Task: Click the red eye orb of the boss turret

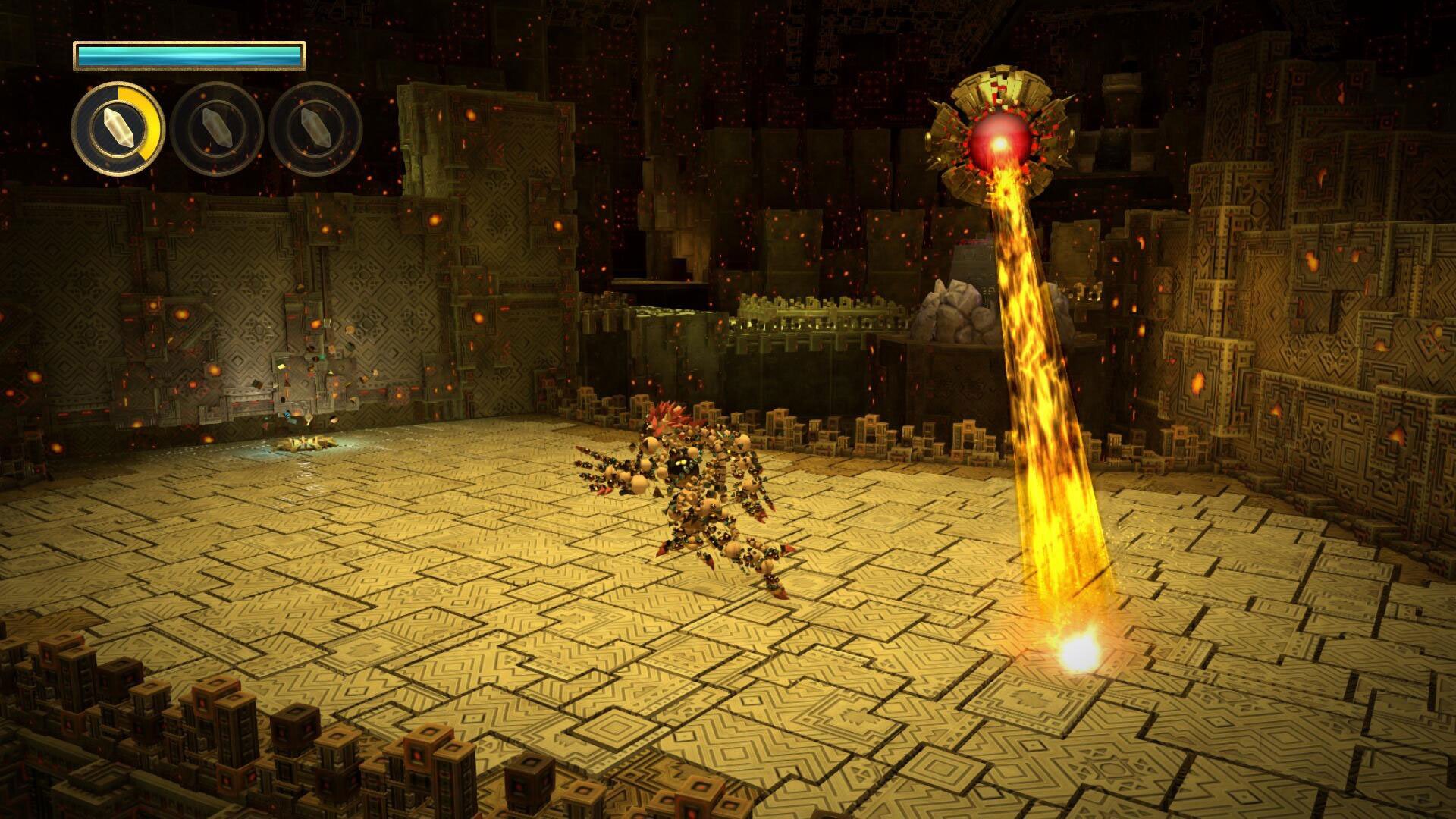Action: click(999, 139)
